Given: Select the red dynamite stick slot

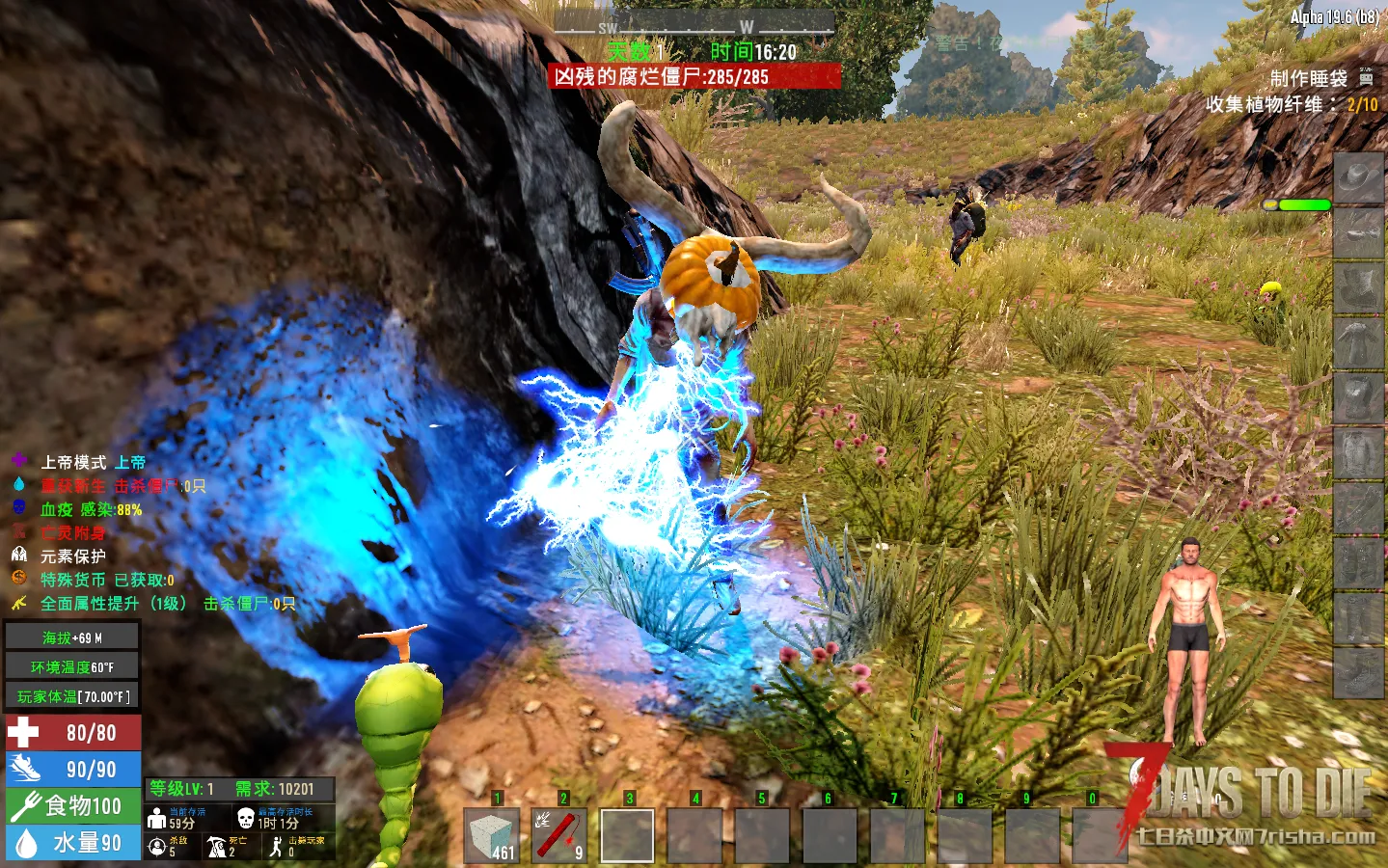Looking at the screenshot, I should click(559, 835).
